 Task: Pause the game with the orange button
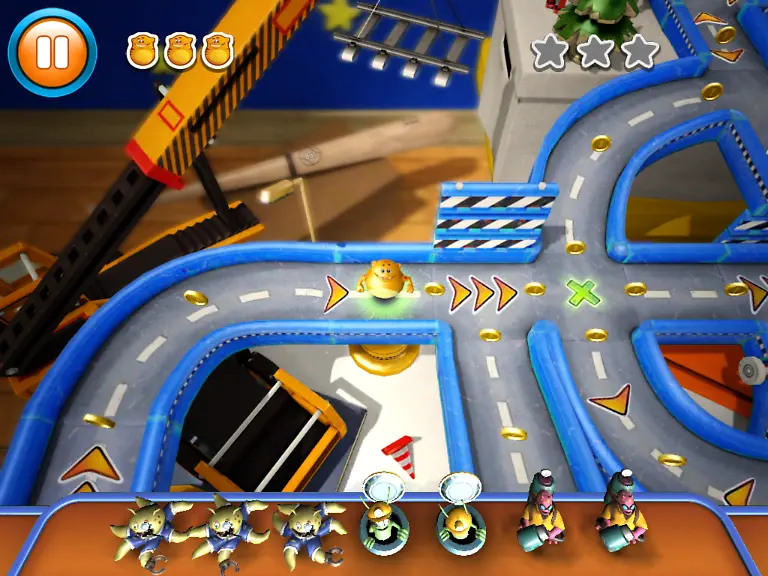52,50
